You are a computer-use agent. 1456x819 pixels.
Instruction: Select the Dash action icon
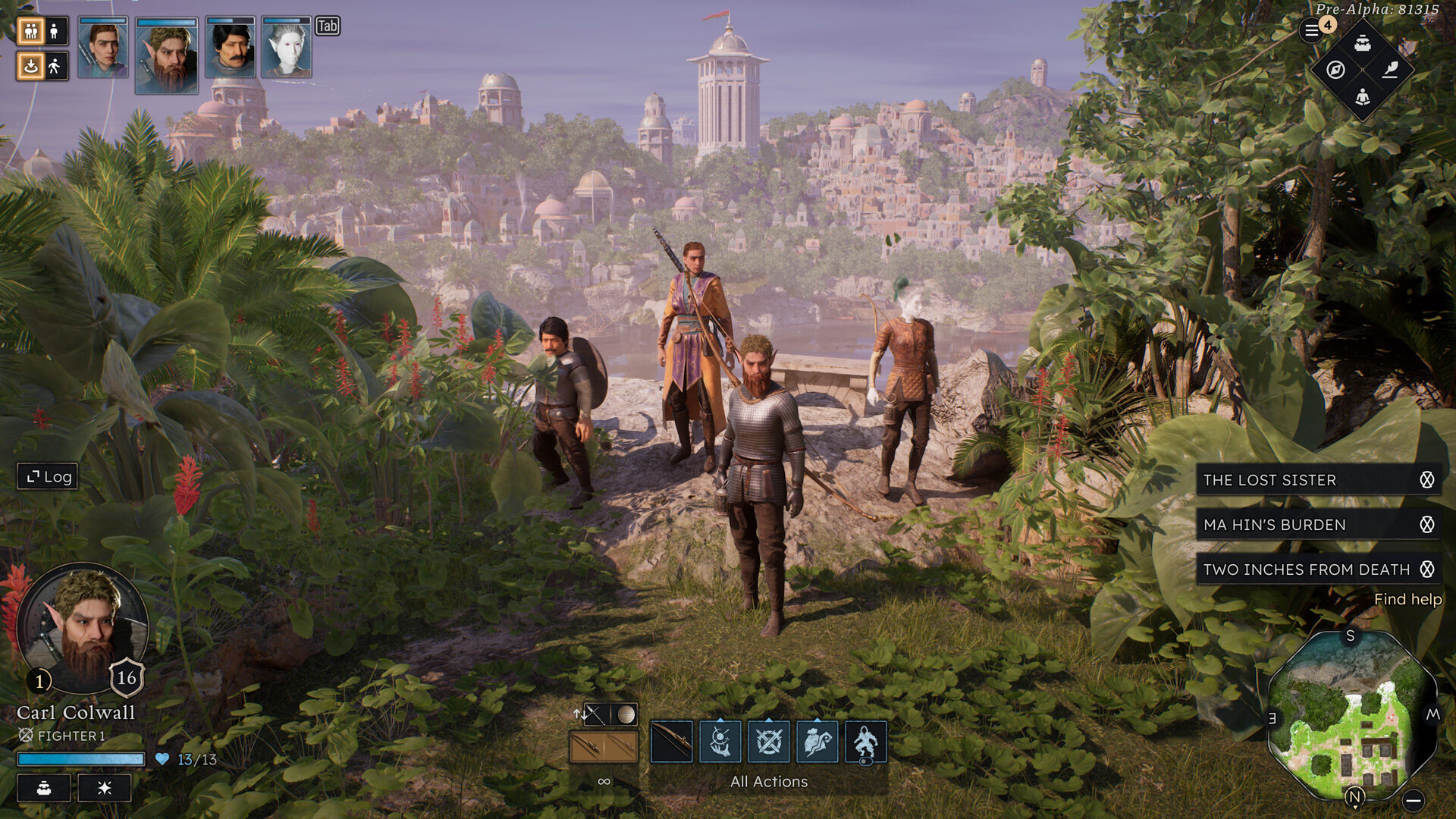point(817,742)
